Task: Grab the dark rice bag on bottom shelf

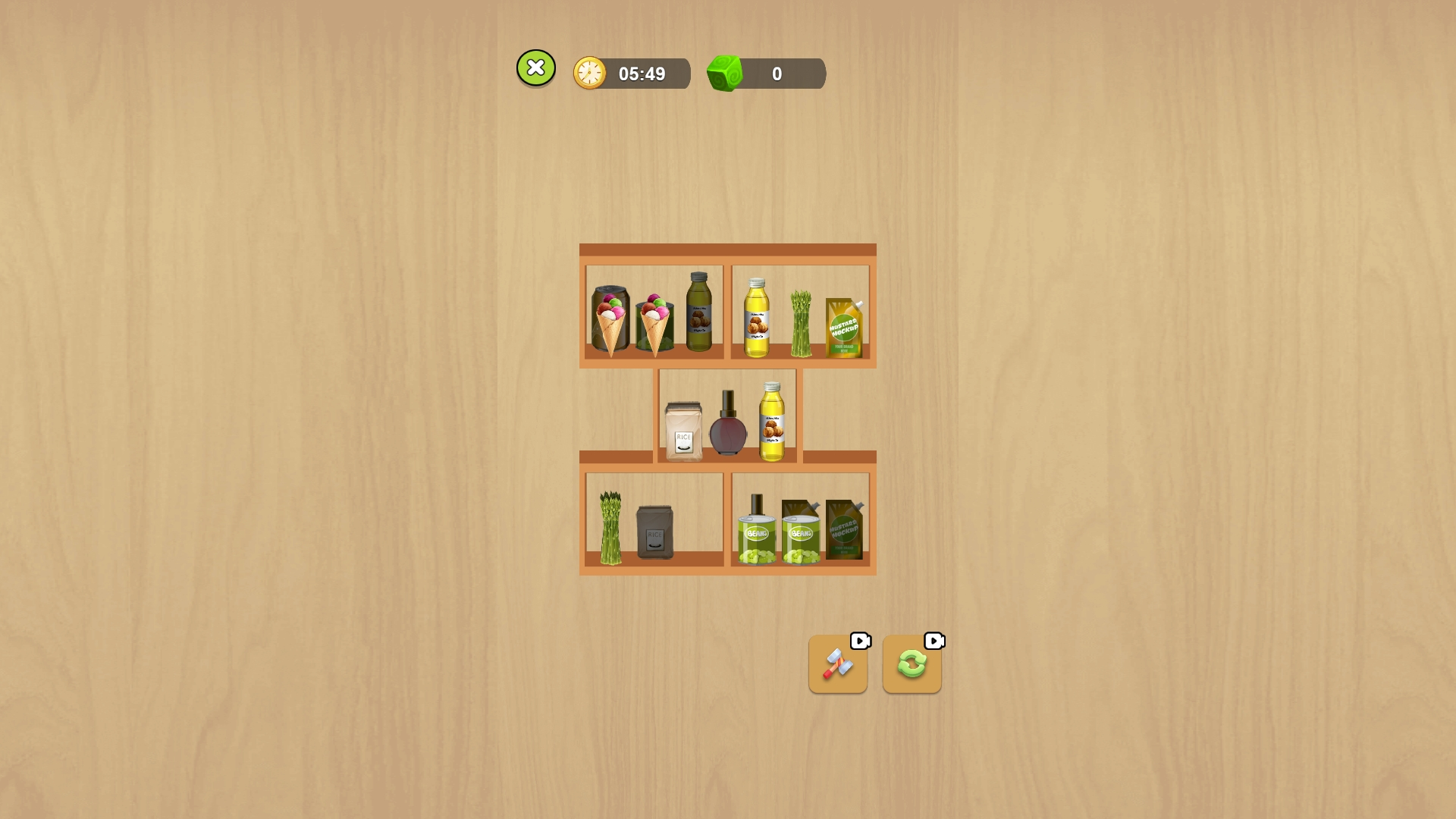Action: (654, 531)
